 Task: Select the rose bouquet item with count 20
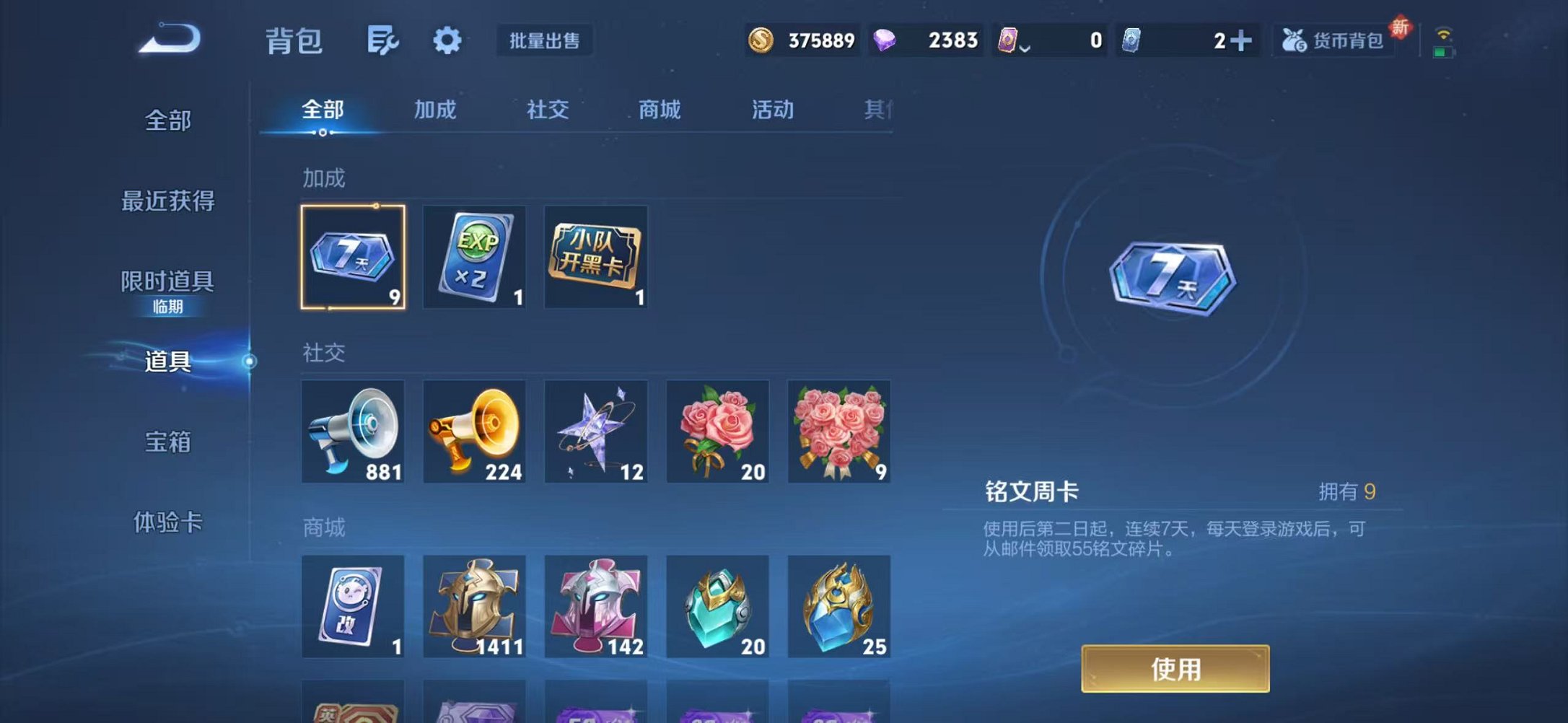pyautogui.click(x=718, y=431)
